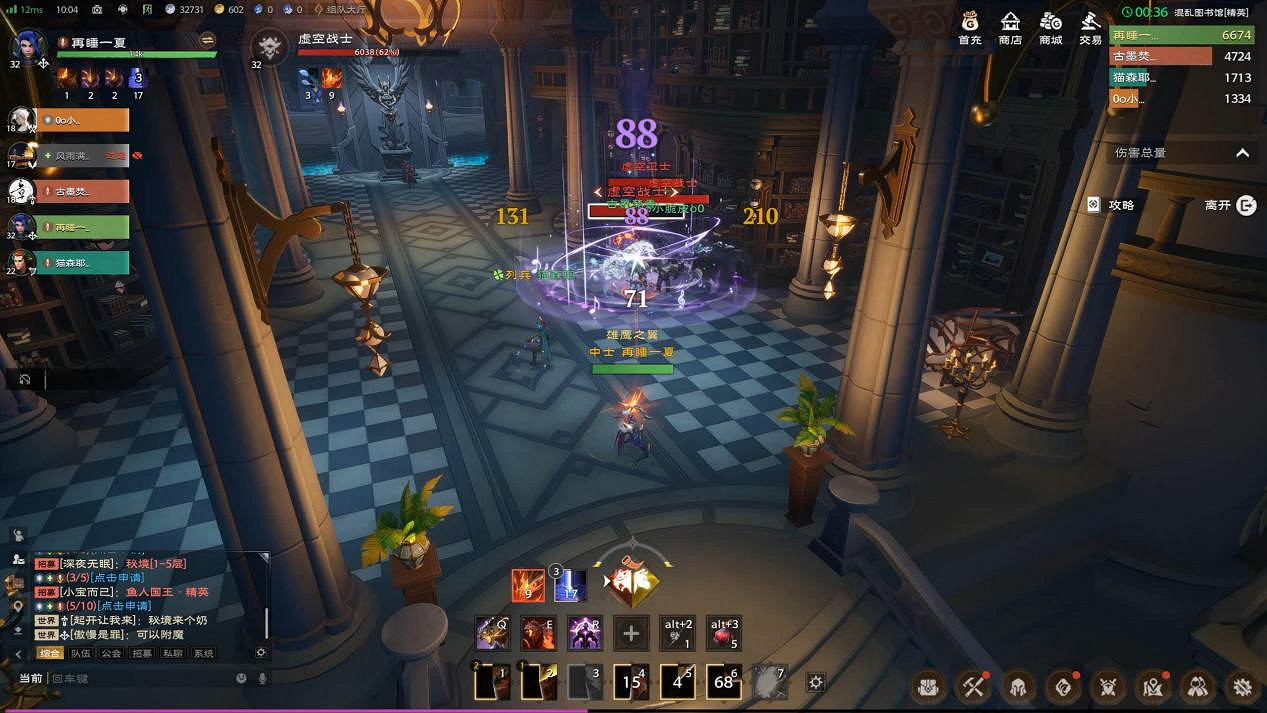Select party member 古墨焚 in party list
Image resolution: width=1267 pixels, height=713 pixels.
84,191
